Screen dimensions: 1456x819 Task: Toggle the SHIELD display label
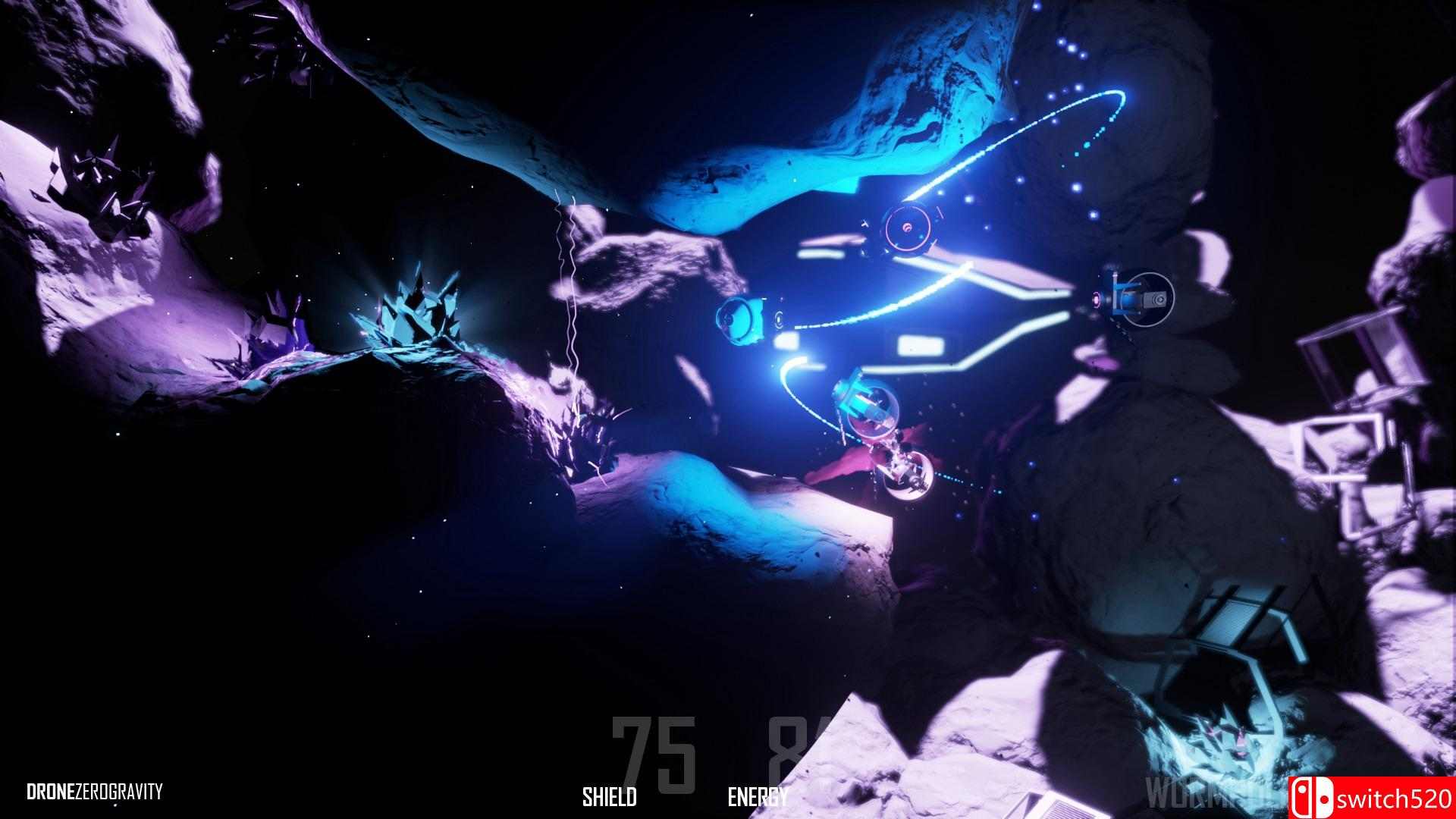(x=609, y=795)
